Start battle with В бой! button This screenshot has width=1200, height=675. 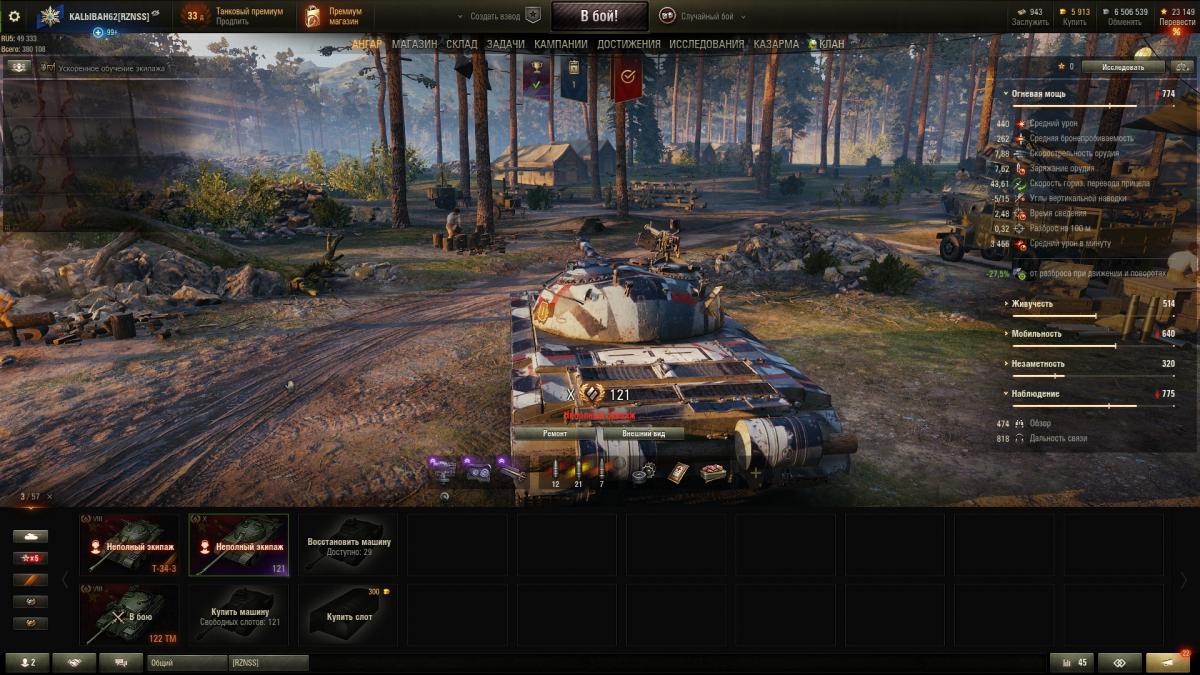(x=599, y=16)
